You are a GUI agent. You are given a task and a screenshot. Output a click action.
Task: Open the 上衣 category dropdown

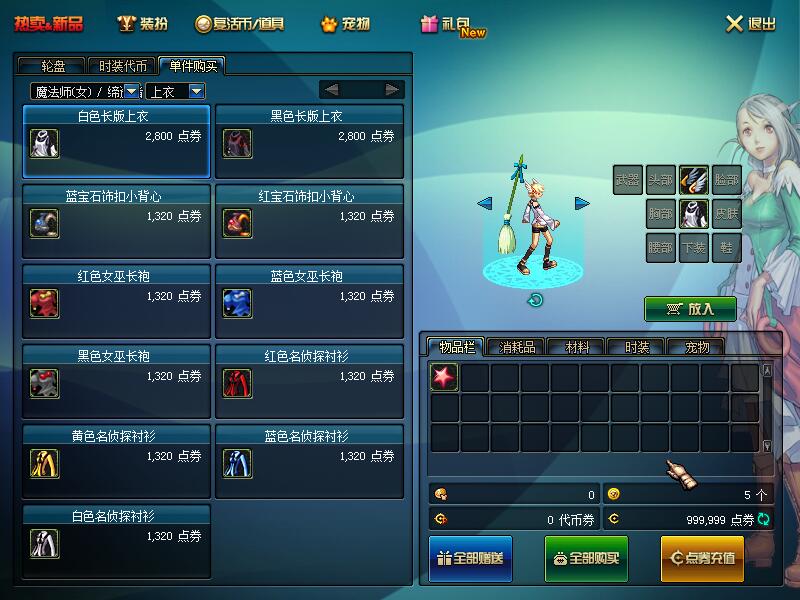197,91
